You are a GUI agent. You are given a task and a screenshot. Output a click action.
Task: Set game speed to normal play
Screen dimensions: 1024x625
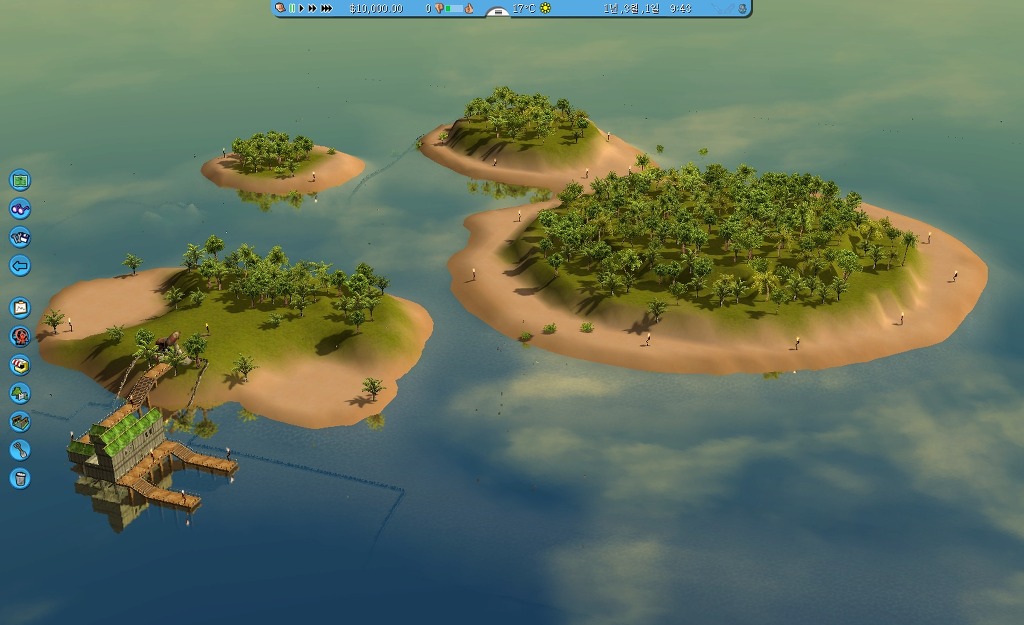click(301, 8)
